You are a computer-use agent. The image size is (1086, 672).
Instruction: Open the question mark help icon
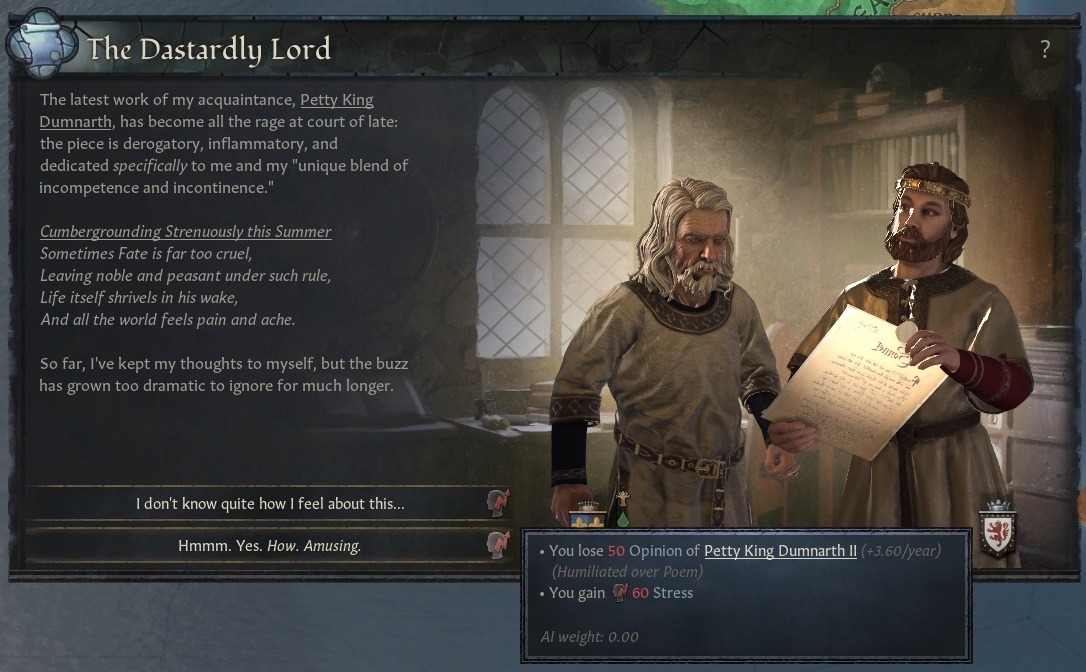pyautogui.click(x=1045, y=49)
